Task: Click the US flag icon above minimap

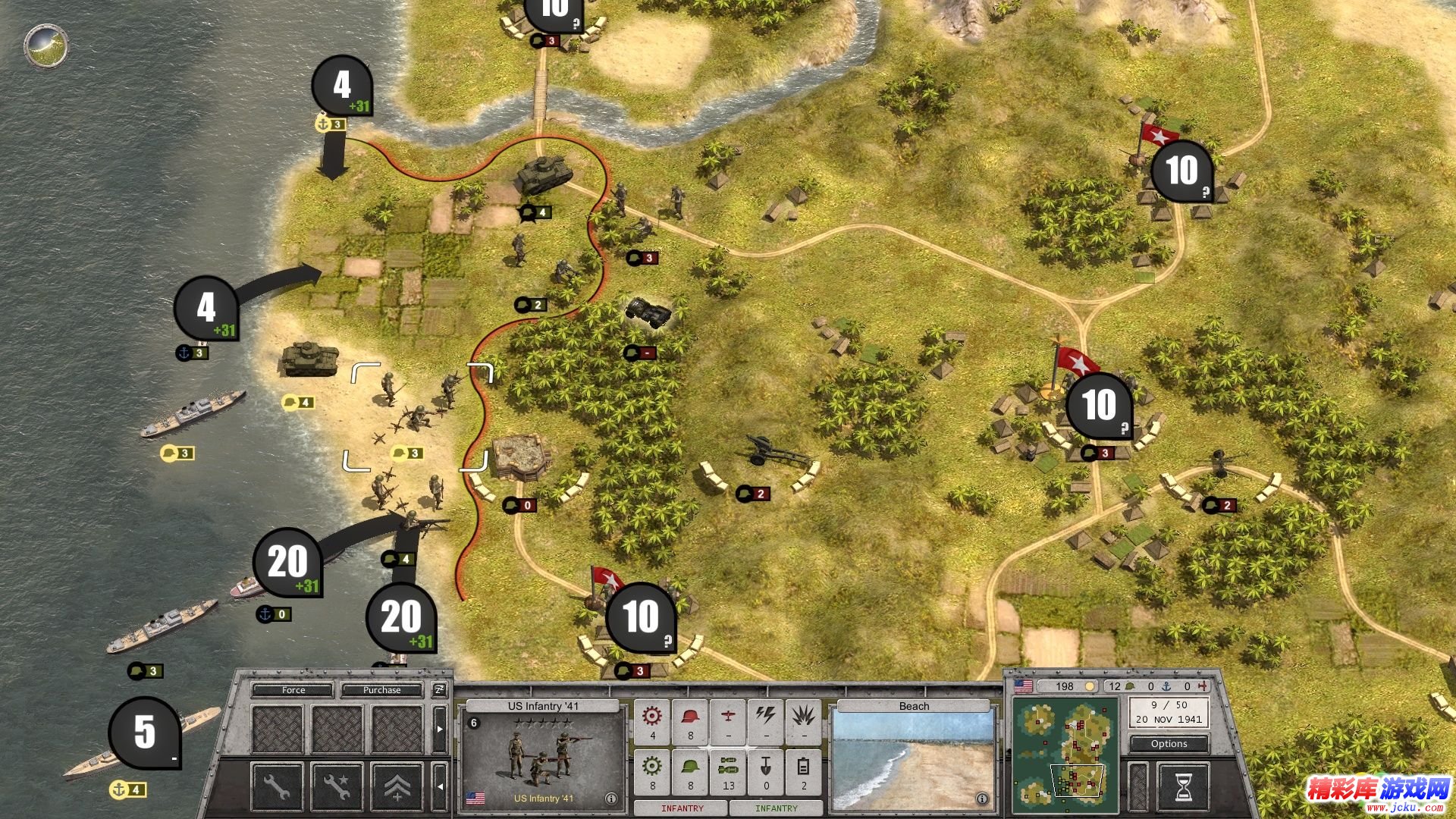Action: click(x=1024, y=686)
